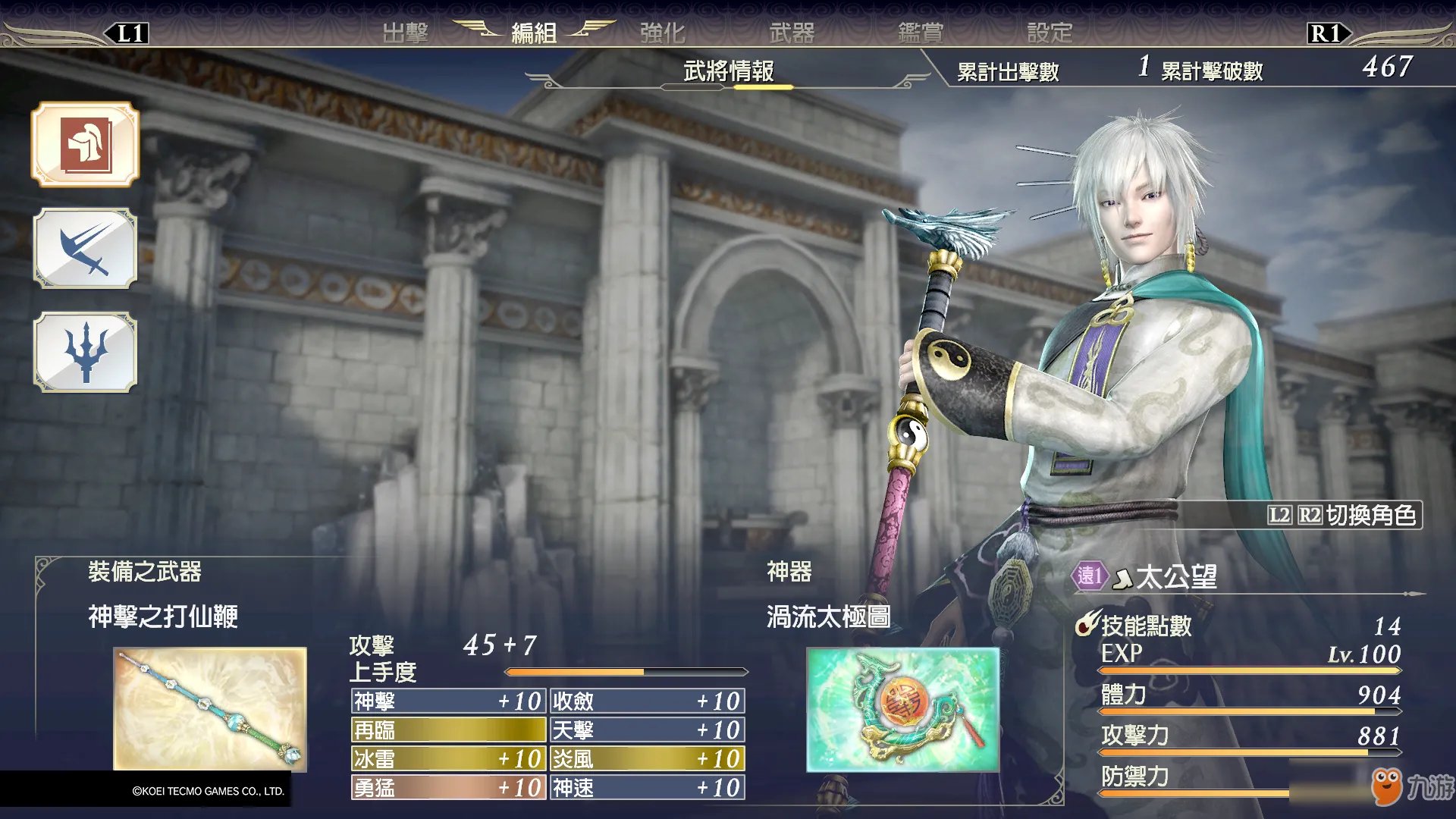Choose the 冰雷 weapon attribute slot
The image size is (1456, 819).
coord(448,758)
